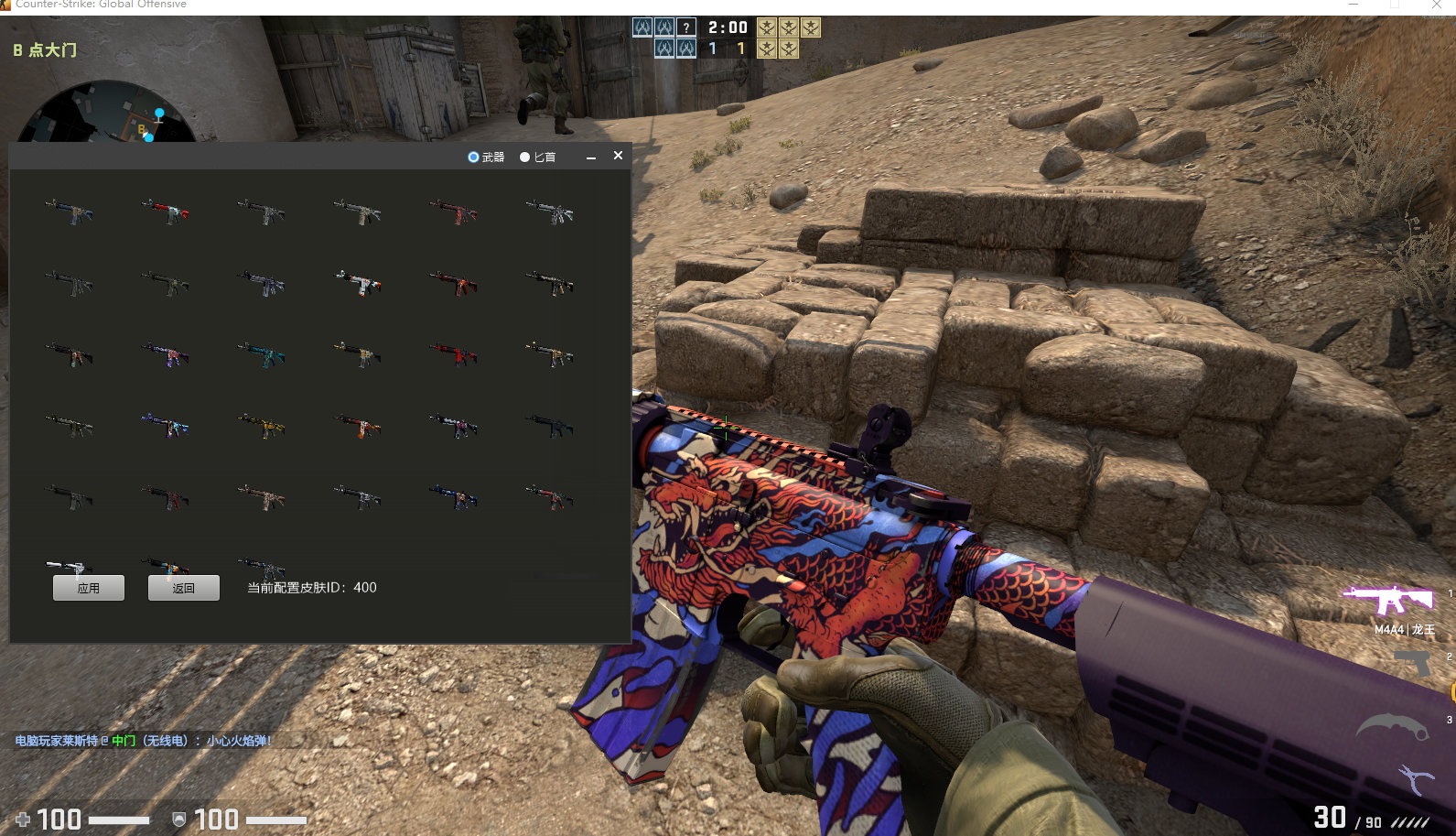Click a rank star icon beside the round score

pyautogui.click(x=768, y=27)
